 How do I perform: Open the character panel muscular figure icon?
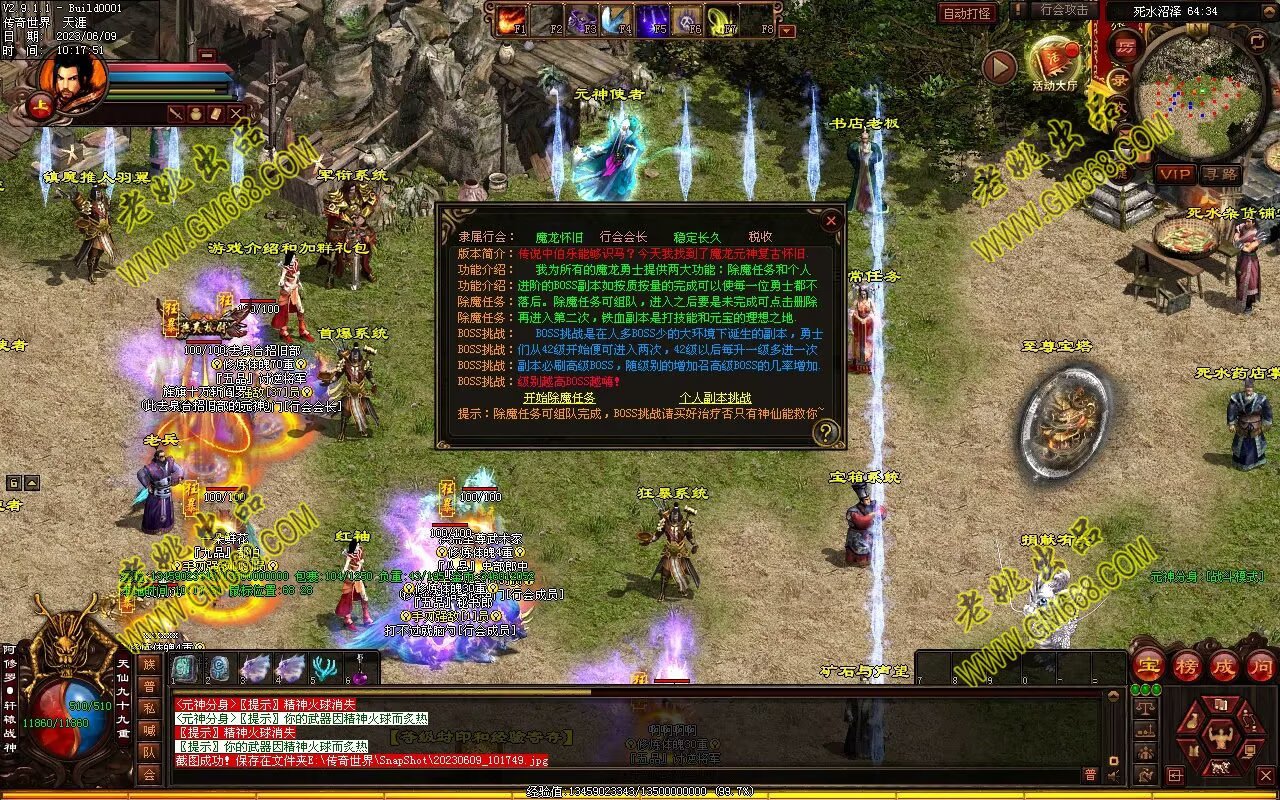[1218, 738]
